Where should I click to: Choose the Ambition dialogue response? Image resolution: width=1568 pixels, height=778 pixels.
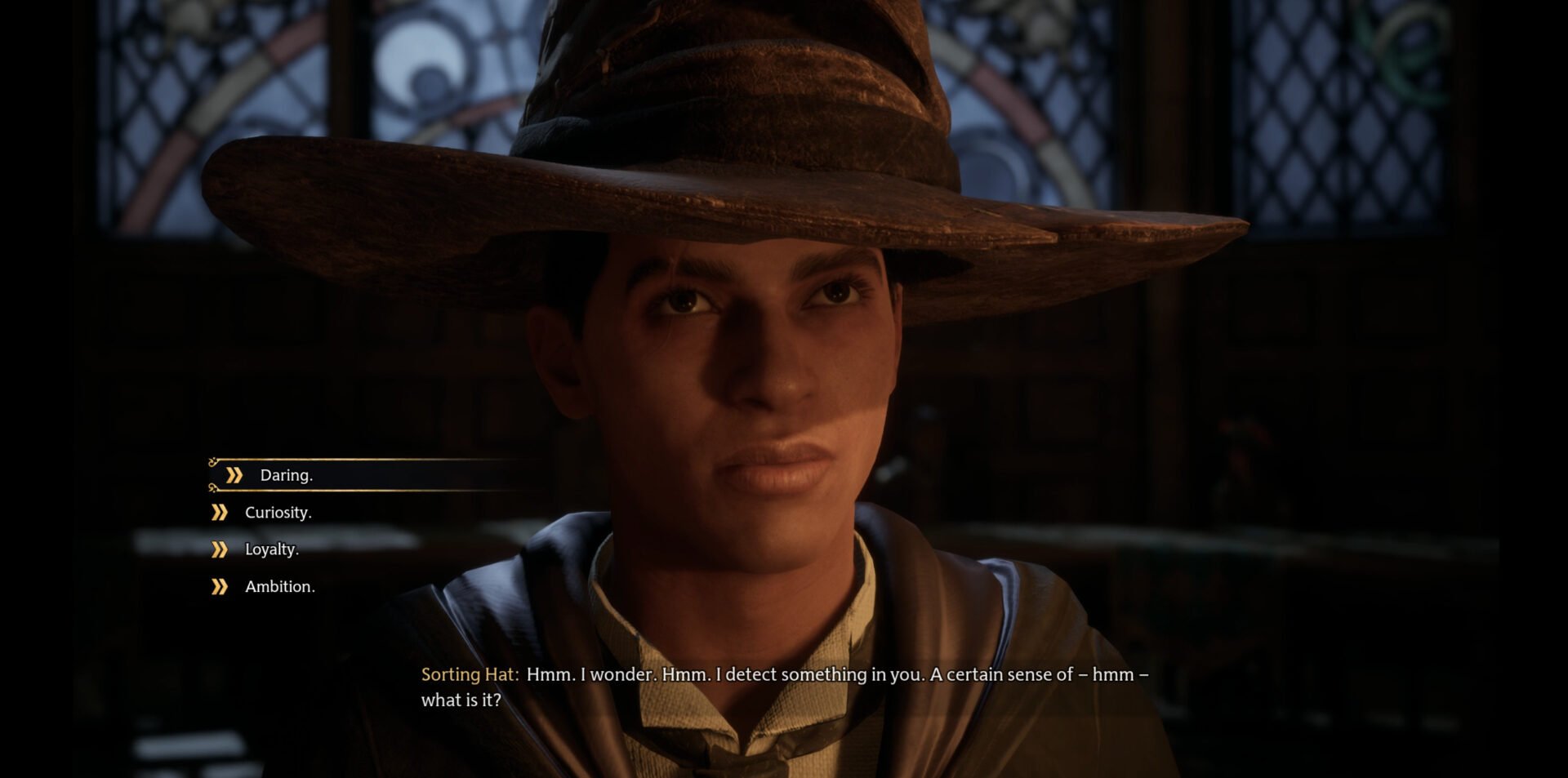281,586
